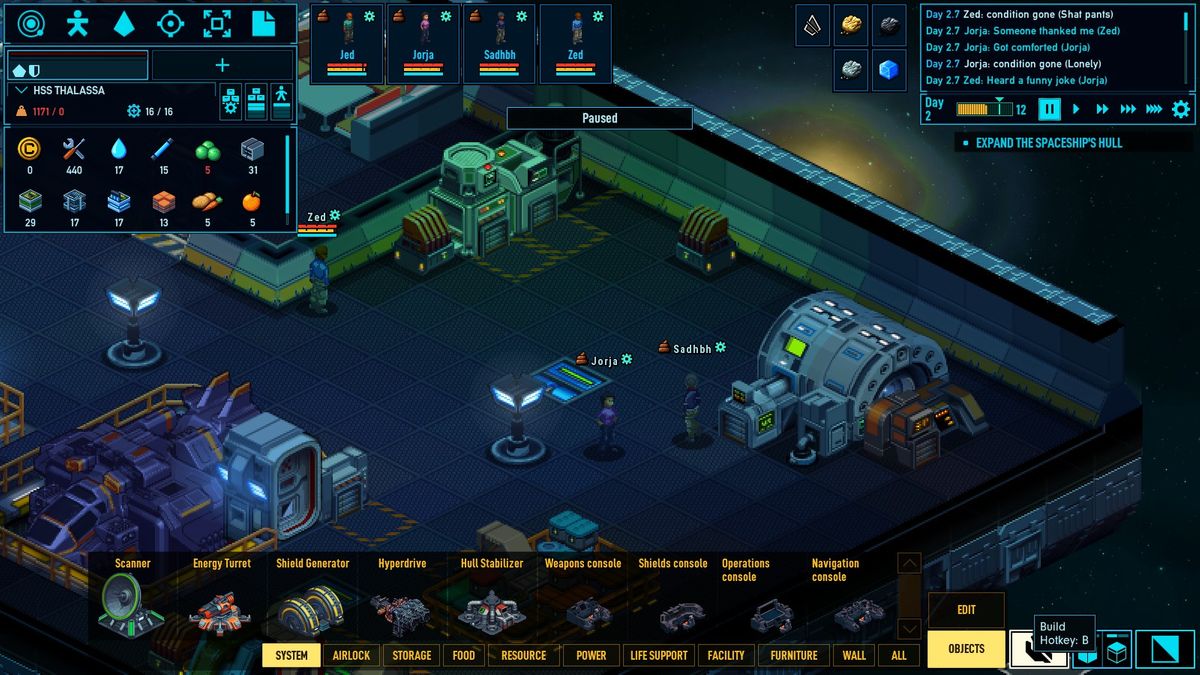Select Jed's crew portrait card
The image size is (1200, 675).
tap(347, 43)
